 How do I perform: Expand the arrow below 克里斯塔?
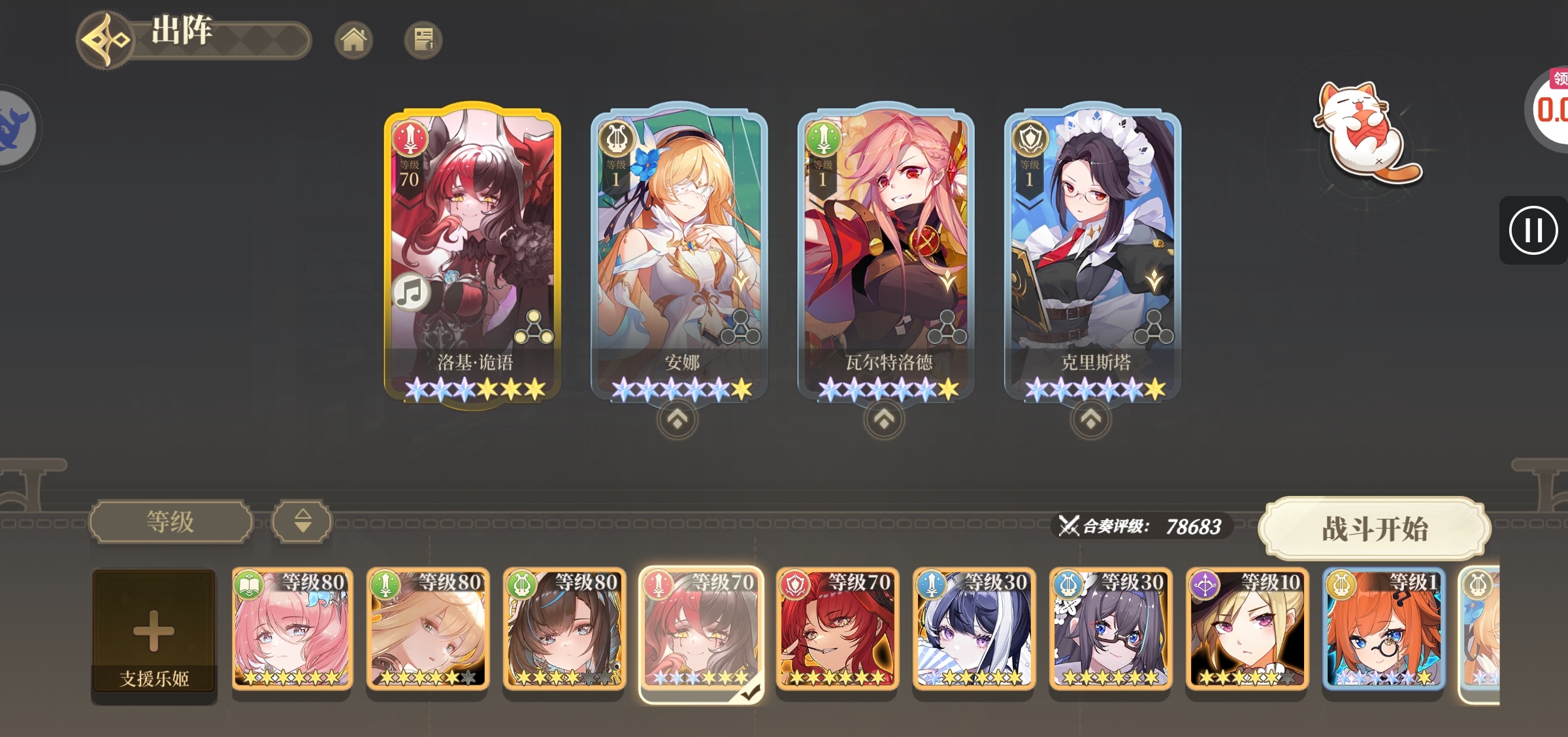1090,420
